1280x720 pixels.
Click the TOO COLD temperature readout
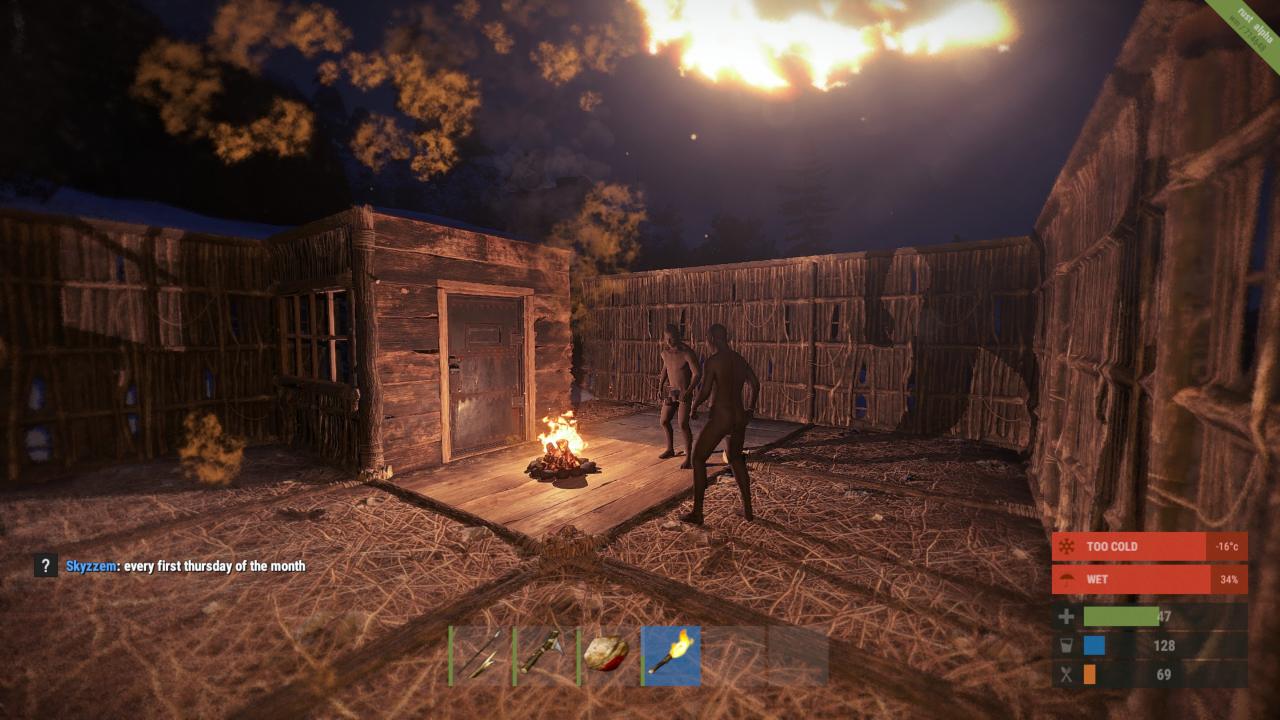pyautogui.click(x=1228, y=546)
